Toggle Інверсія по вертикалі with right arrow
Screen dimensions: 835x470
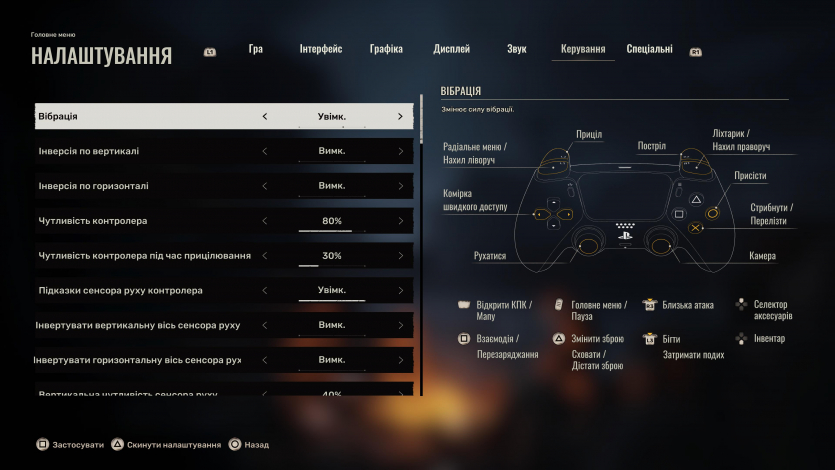(x=400, y=152)
